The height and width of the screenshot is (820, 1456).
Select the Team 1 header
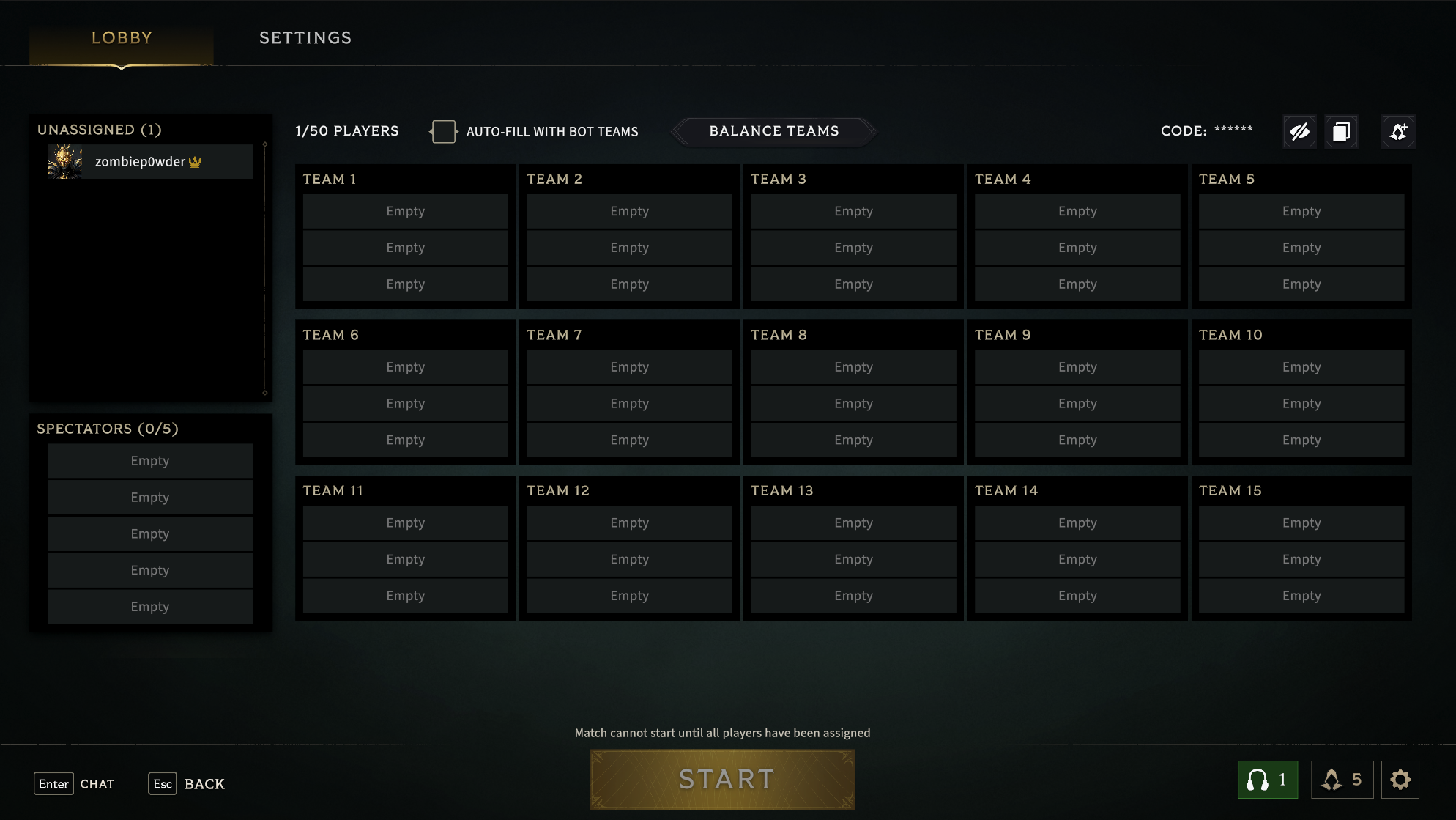[x=330, y=180]
